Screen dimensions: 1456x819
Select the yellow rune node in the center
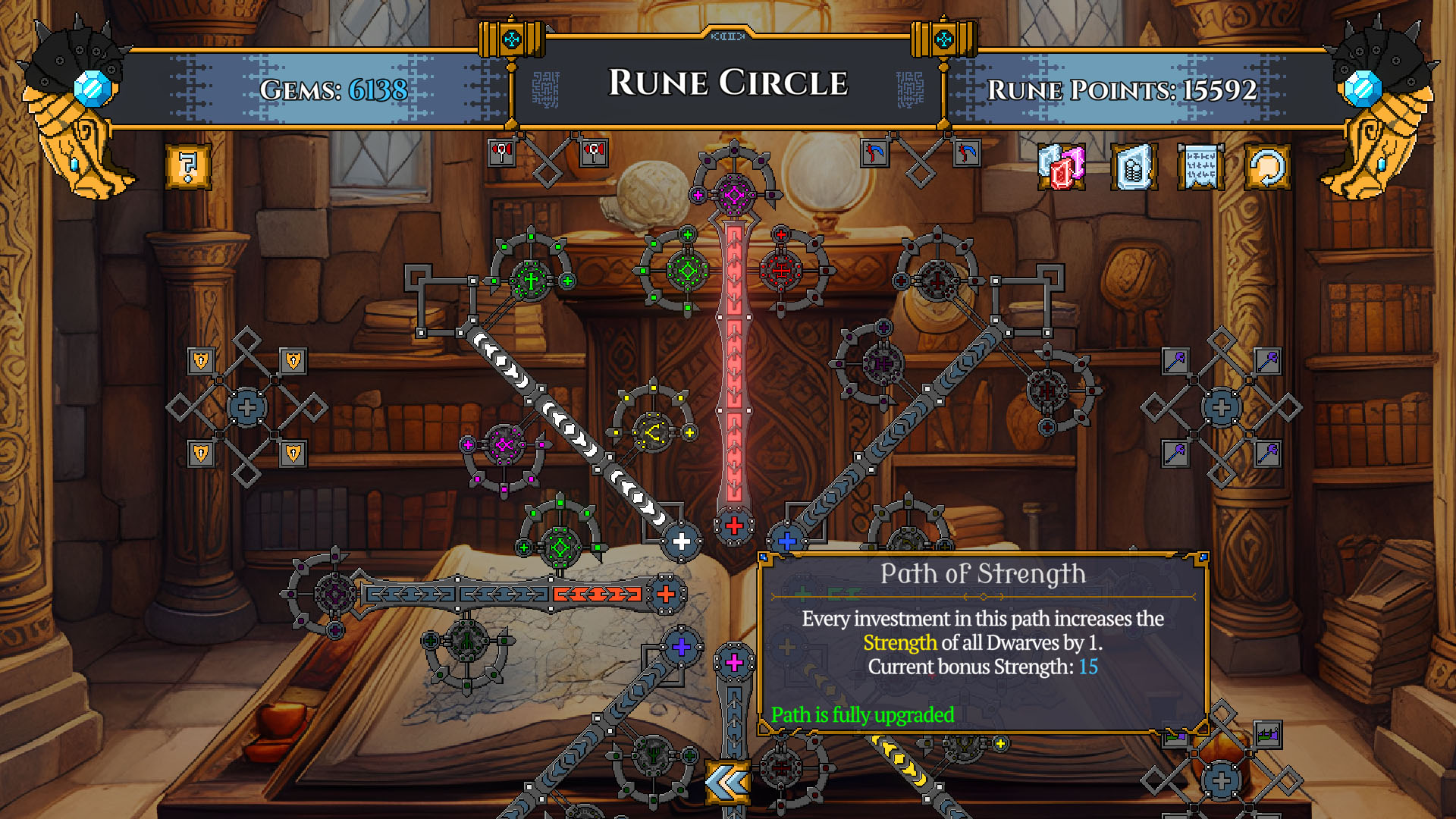pos(652,434)
